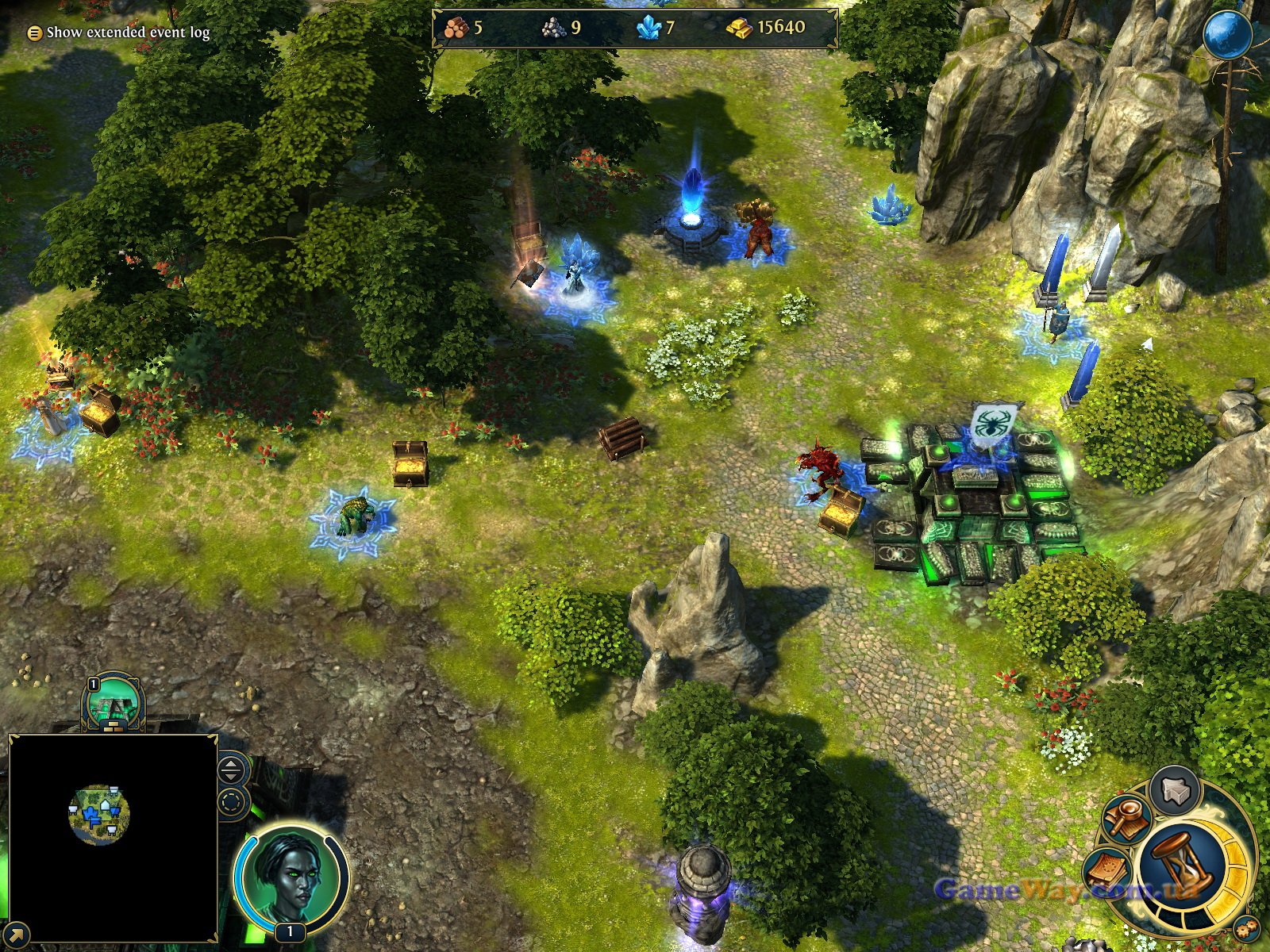Open the gears options button
The image size is (1270, 952).
coord(1243,928)
